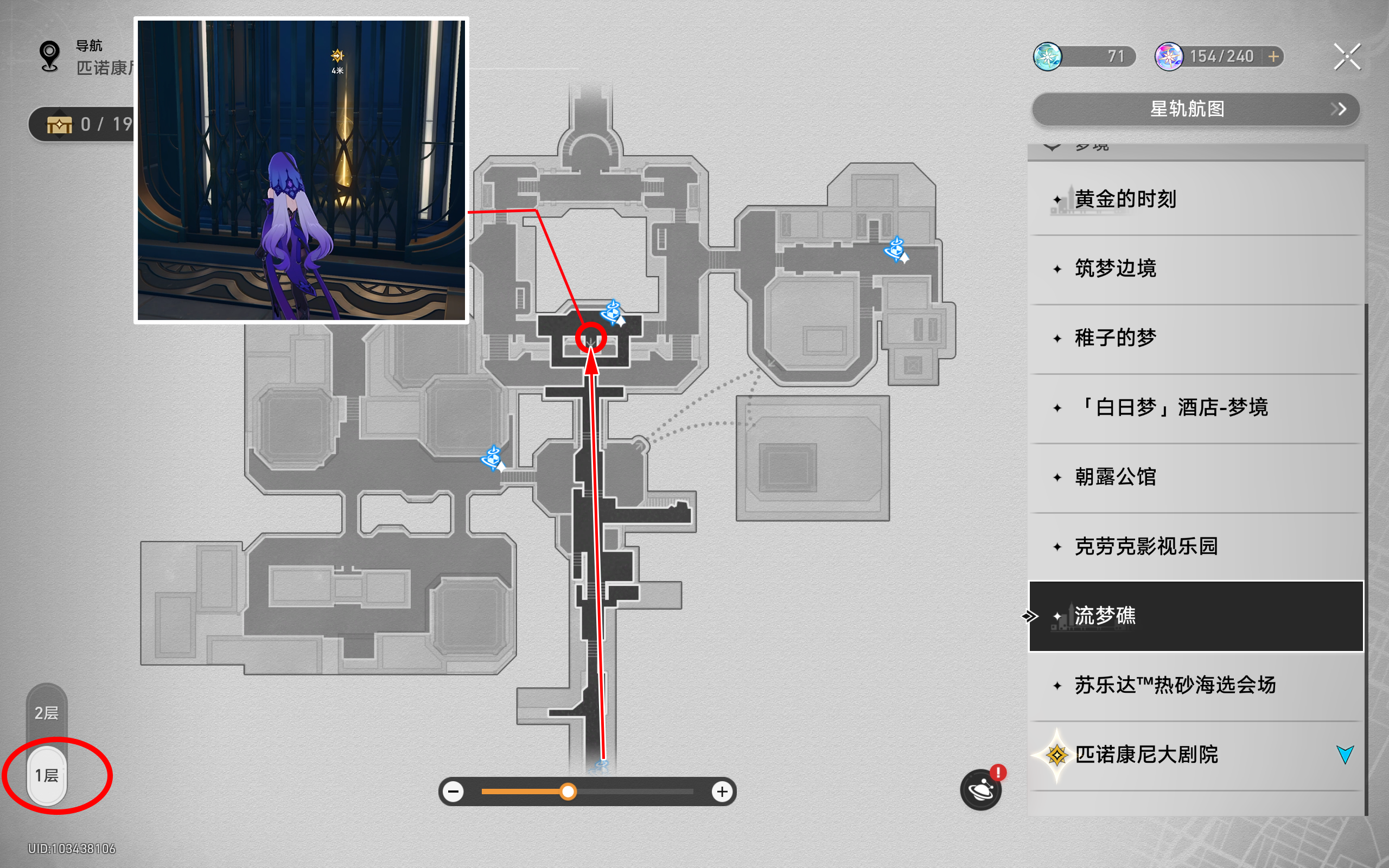Click the orange zoom slider handle

pos(568,792)
